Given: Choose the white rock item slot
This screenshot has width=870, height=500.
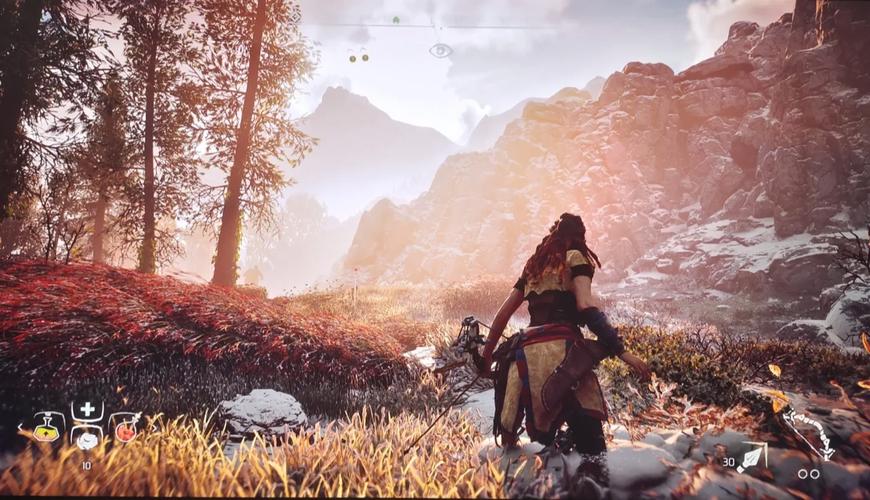Looking at the screenshot, I should (87, 439).
